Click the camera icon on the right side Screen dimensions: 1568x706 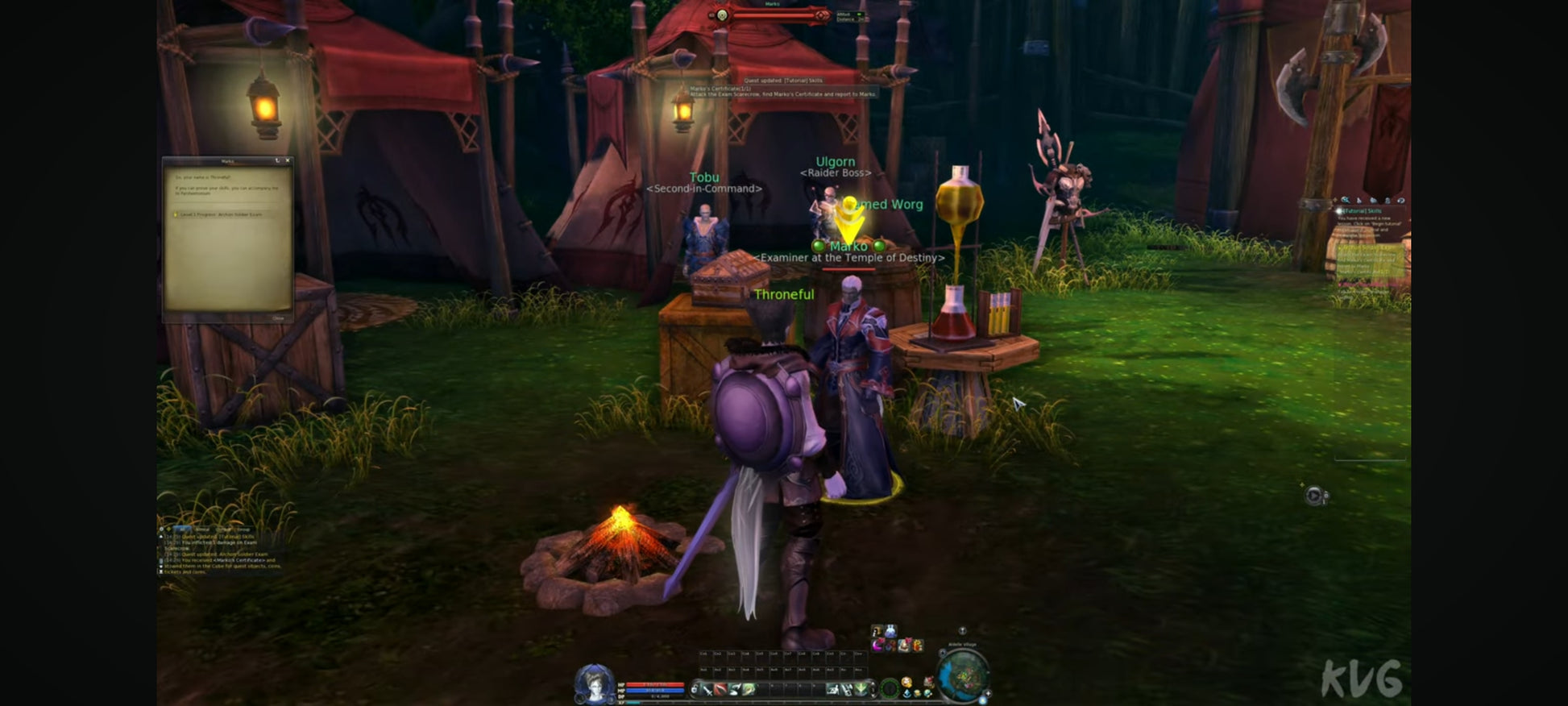pyautogui.click(x=1314, y=496)
